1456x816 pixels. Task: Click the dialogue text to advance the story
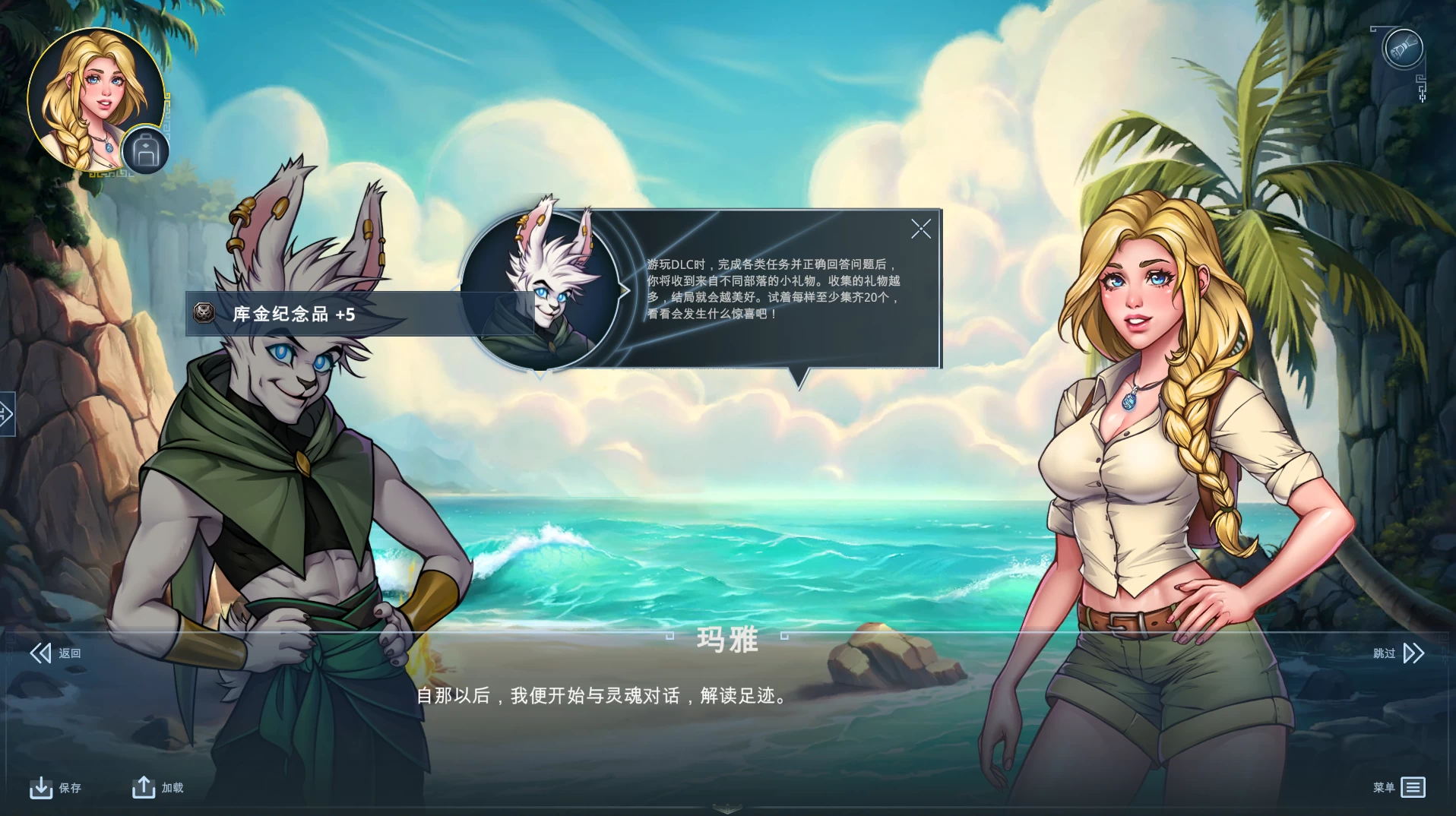coord(600,695)
